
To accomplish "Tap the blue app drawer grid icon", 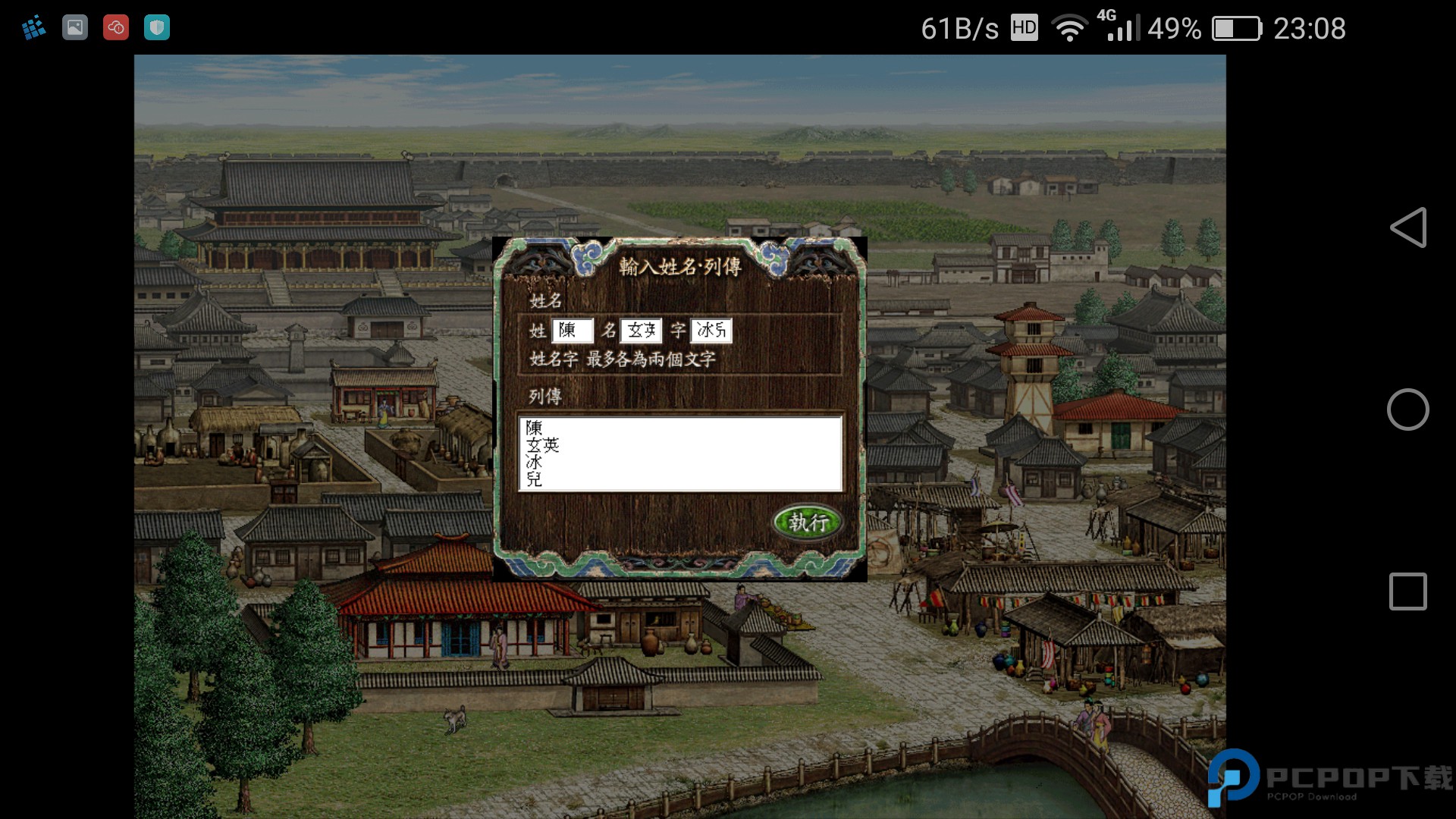I will [33, 27].
